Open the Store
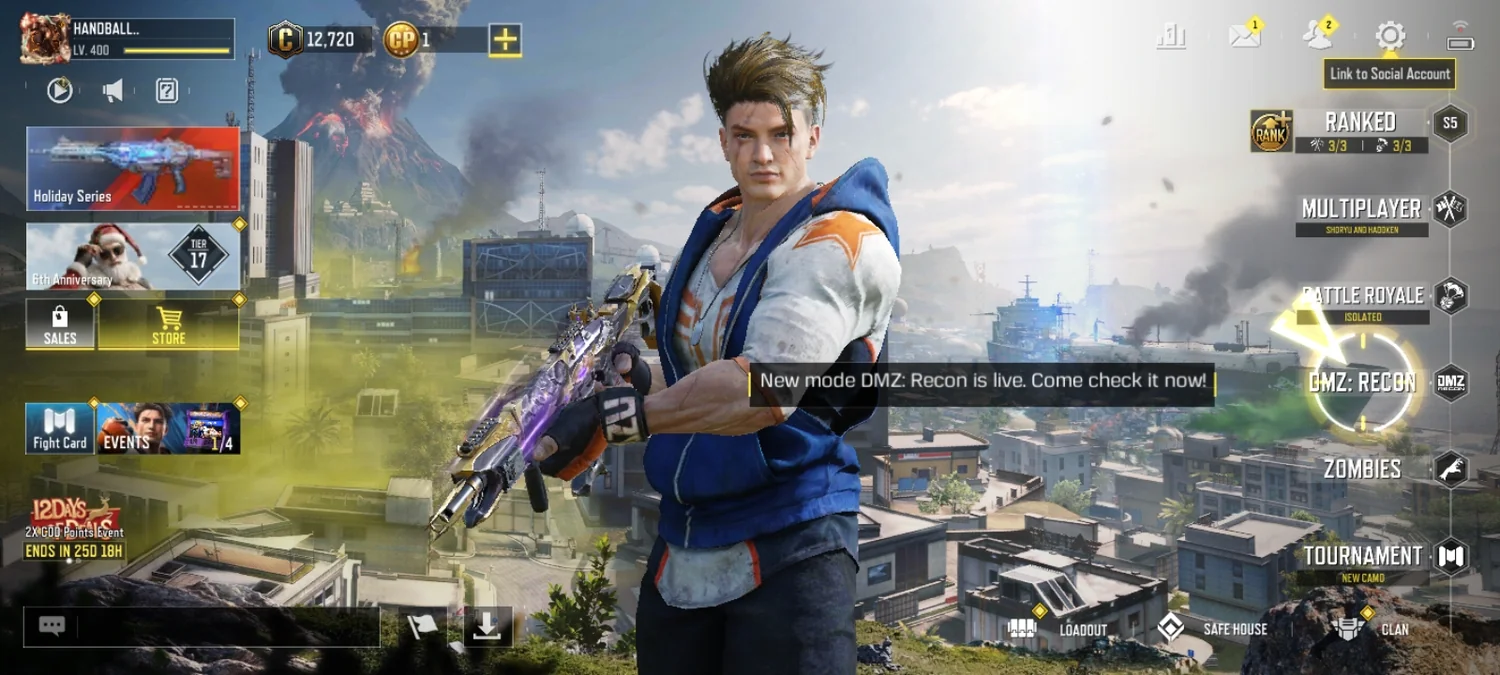The height and width of the screenshot is (675, 1500). tap(168, 325)
